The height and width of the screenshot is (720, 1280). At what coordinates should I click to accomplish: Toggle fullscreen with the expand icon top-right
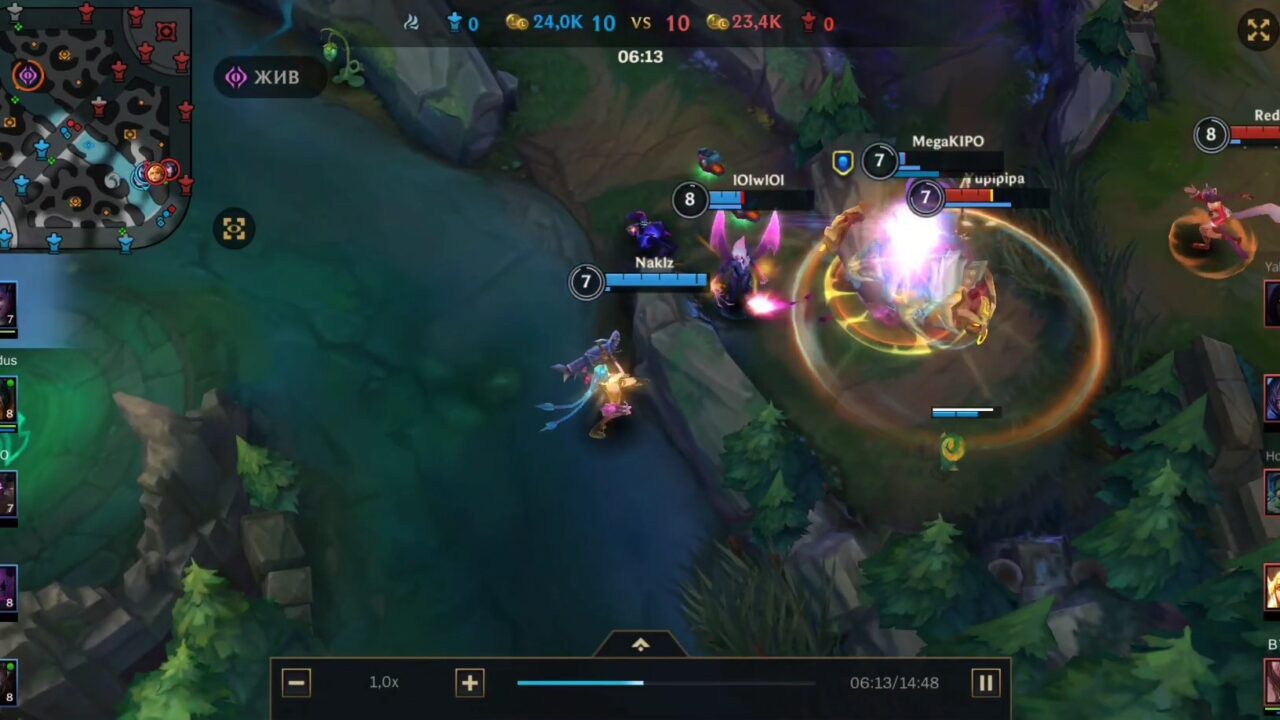[x=1257, y=29]
